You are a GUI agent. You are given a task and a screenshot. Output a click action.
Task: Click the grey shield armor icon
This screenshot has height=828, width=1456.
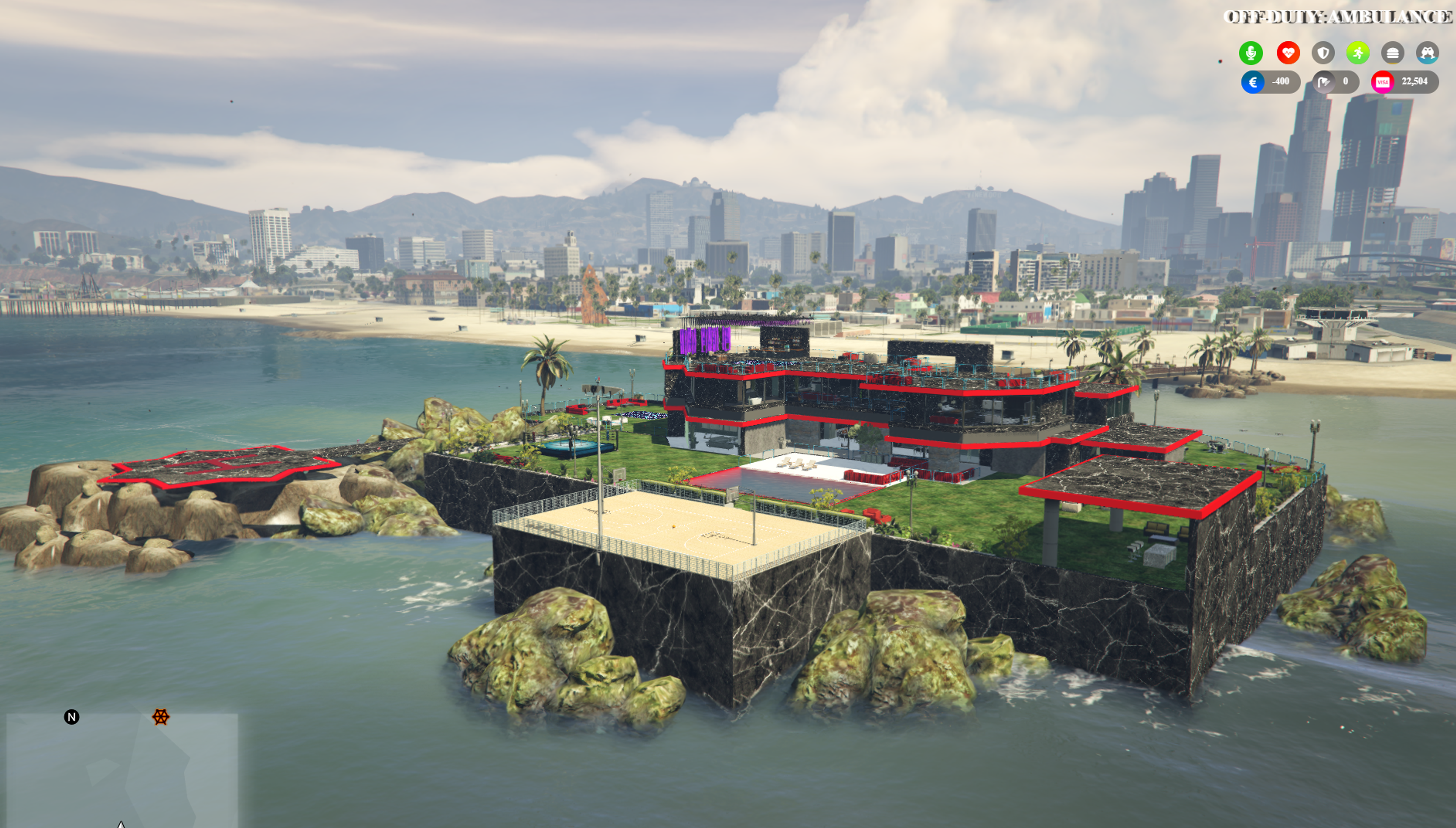[1323, 53]
